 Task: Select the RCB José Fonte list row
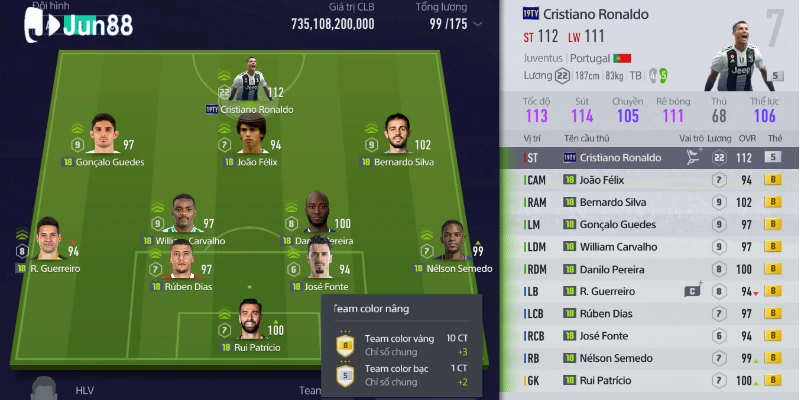pyautogui.click(x=650, y=336)
